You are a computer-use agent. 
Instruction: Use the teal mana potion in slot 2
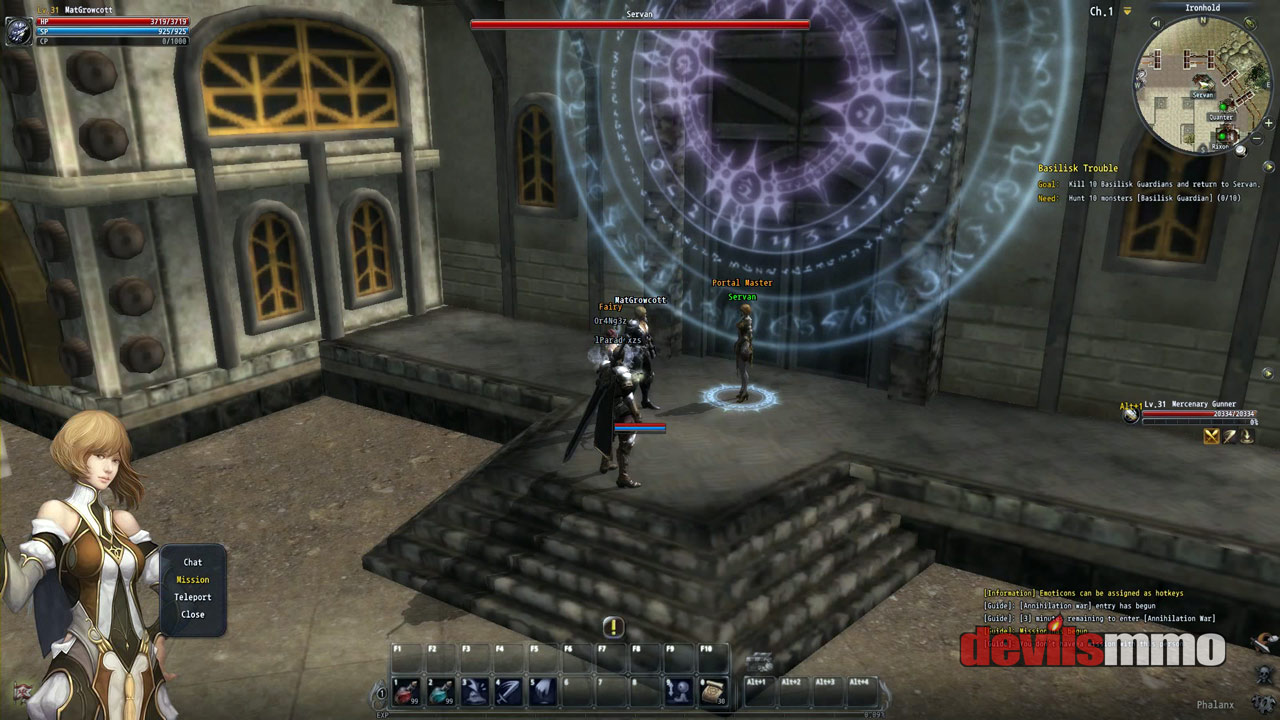440,691
